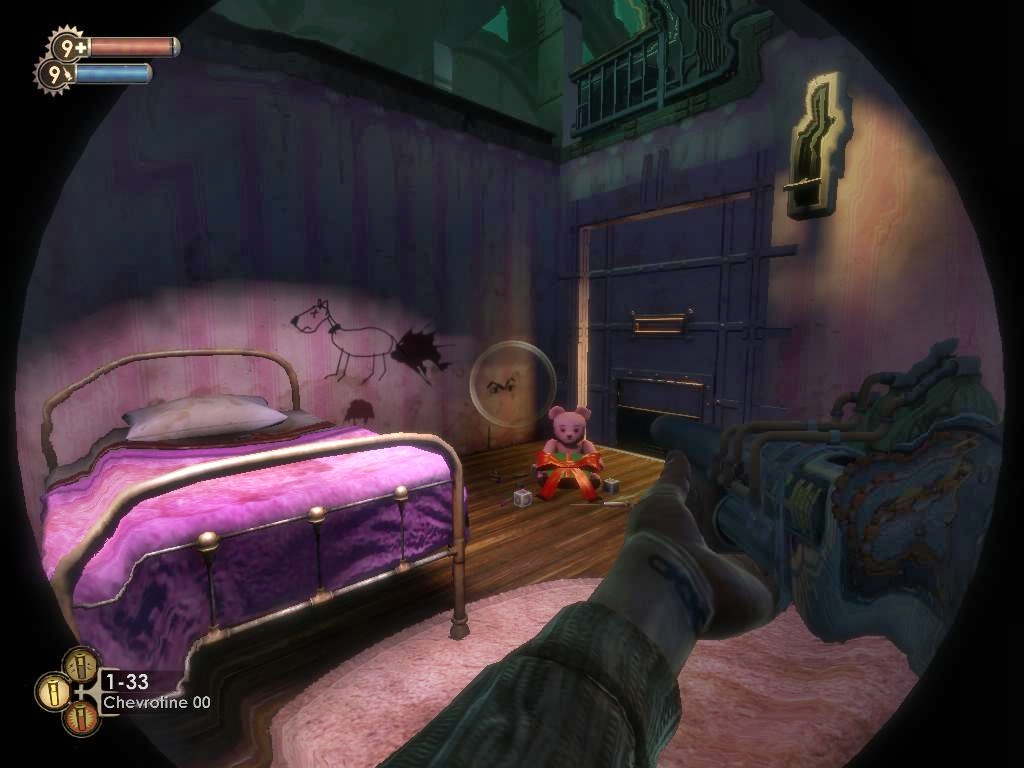The width and height of the screenshot is (1024, 768).
Task: Use an EVE hypo from the syringe gear
Action: pyautogui.click(x=54, y=74)
